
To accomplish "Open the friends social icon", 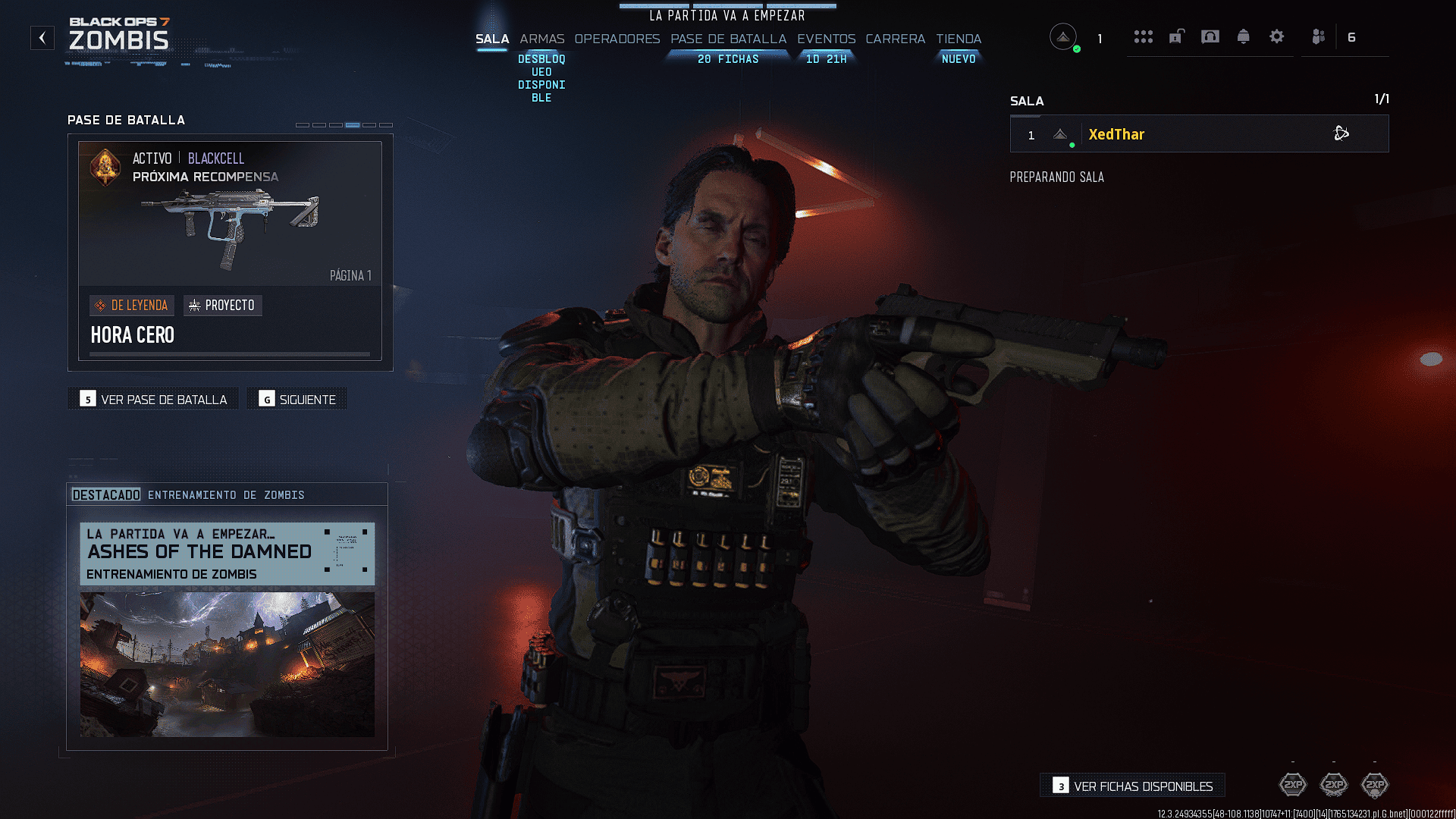I will (1319, 36).
